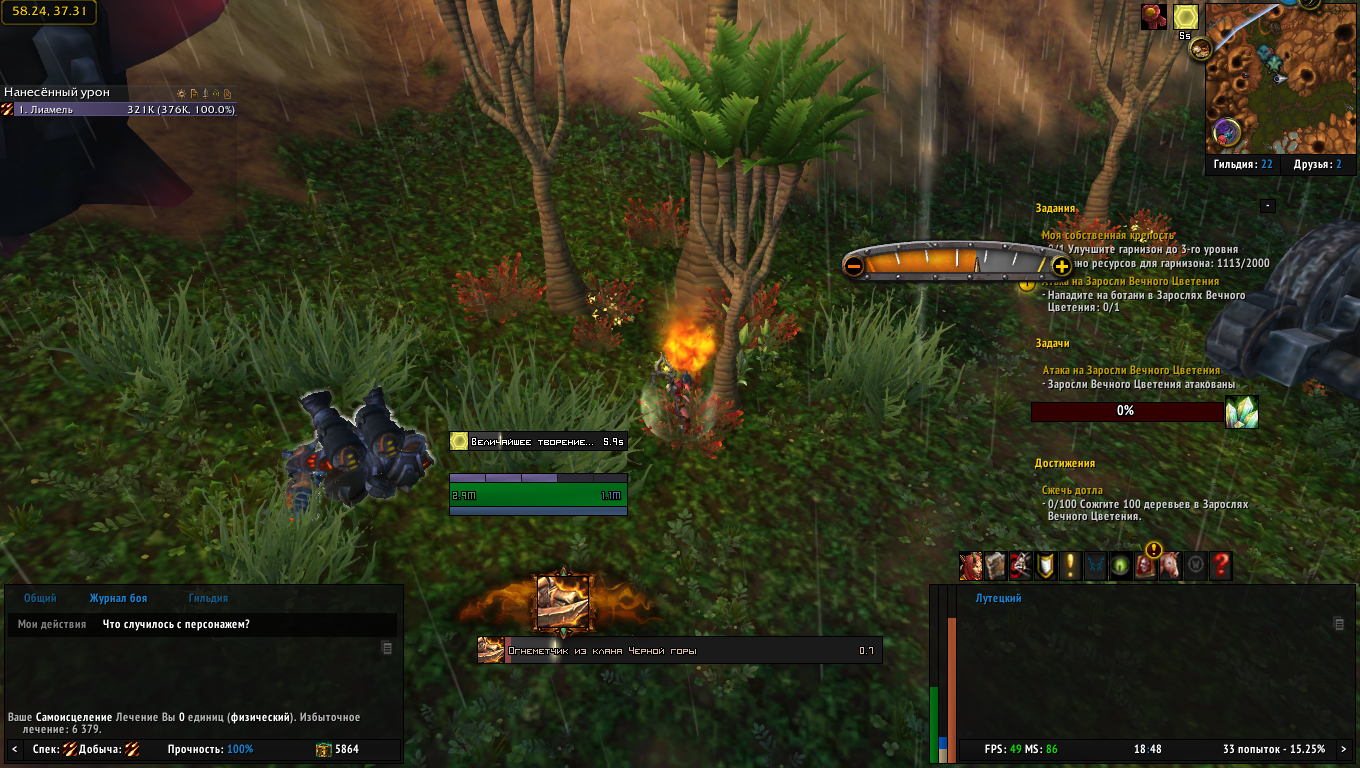Open the mounts collection horse icon
Screen dimensions: 1360x768
coord(1169,566)
